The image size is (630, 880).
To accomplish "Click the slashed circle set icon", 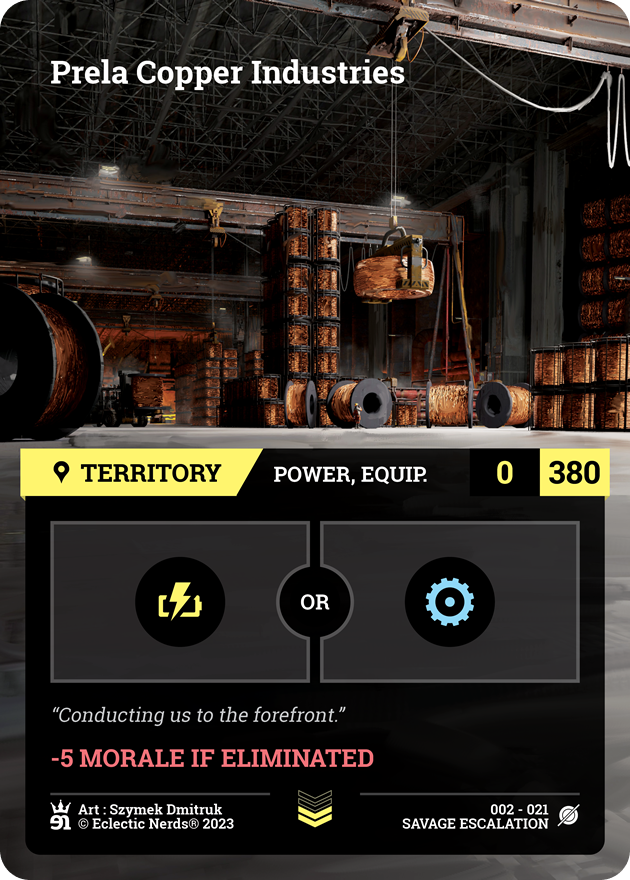I will coord(569,815).
